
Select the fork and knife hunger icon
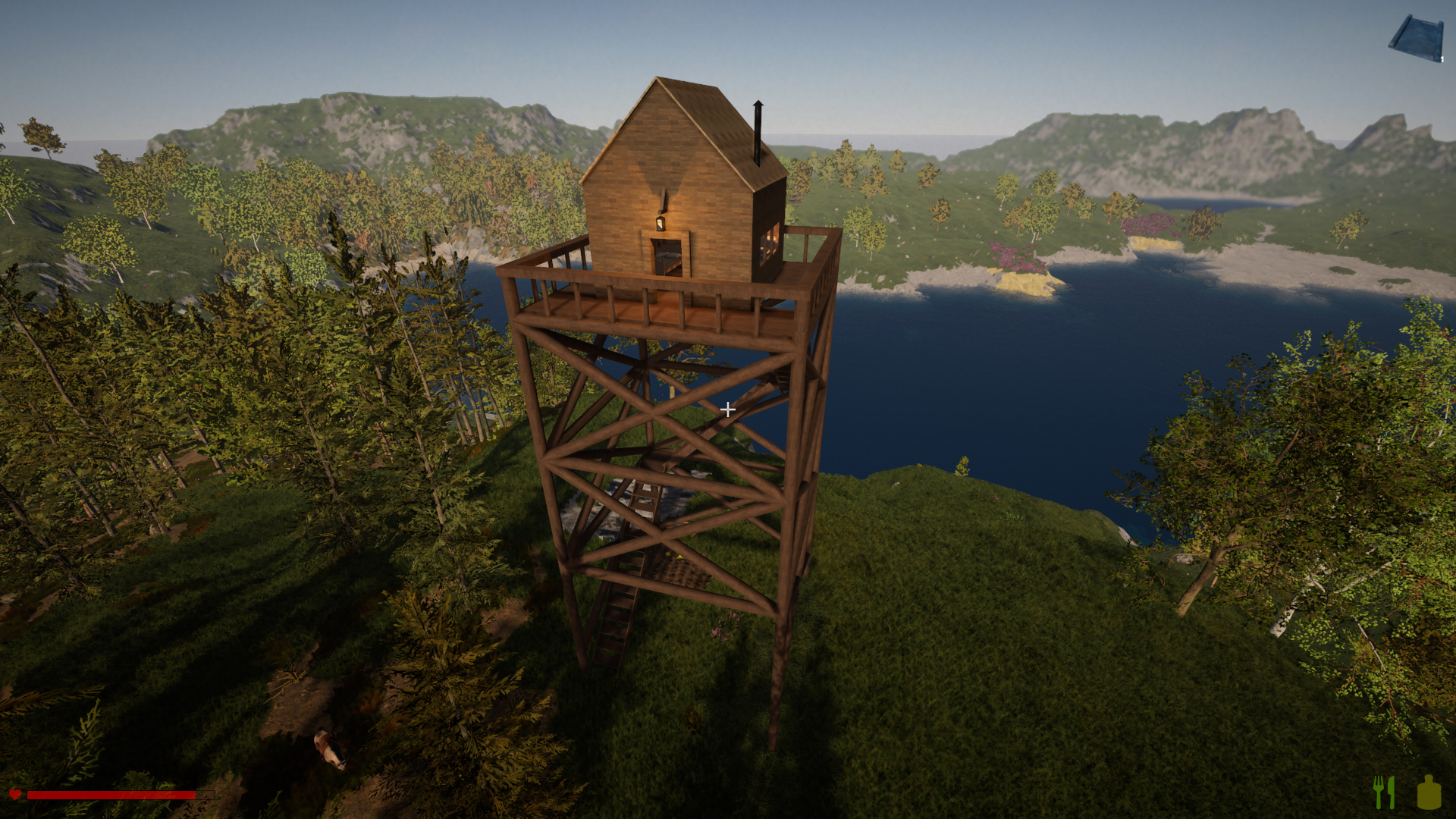pyautogui.click(x=1385, y=792)
